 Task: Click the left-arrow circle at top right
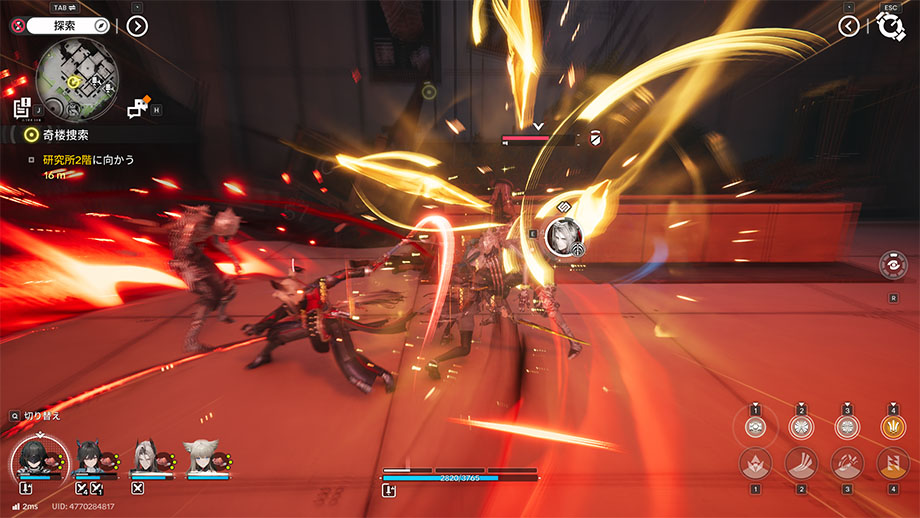coord(849,25)
